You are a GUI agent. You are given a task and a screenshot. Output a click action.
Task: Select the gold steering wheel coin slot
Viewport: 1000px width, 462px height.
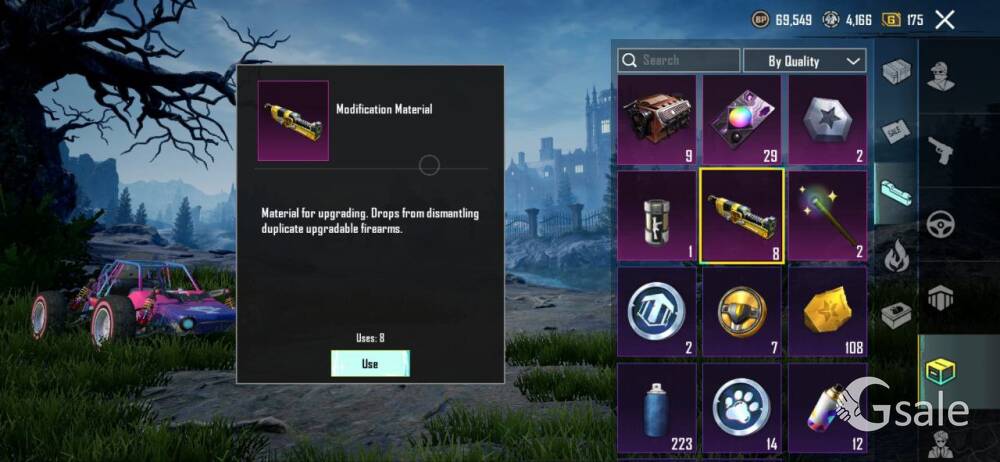coord(741,312)
